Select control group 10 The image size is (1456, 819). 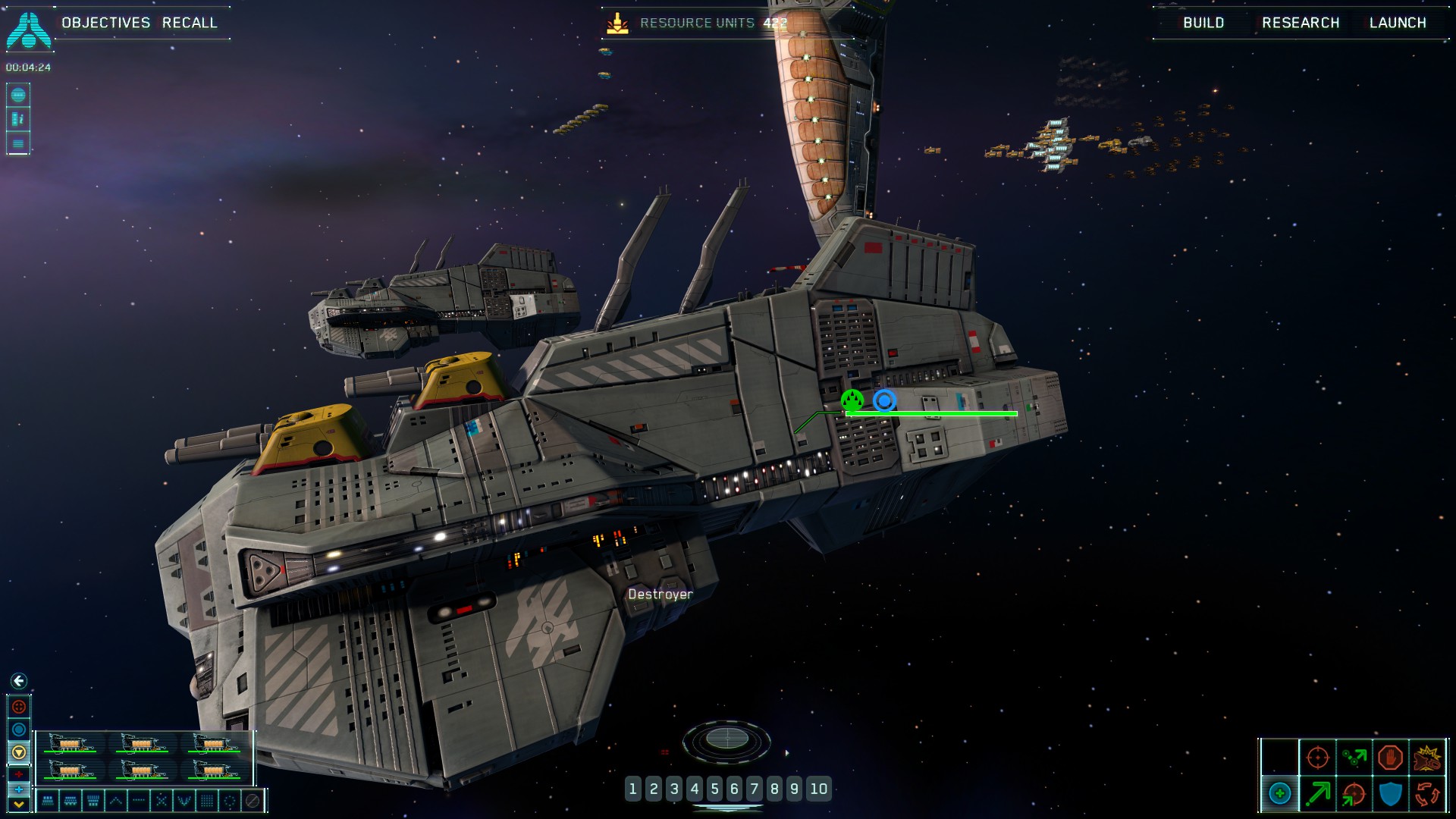[x=819, y=789]
